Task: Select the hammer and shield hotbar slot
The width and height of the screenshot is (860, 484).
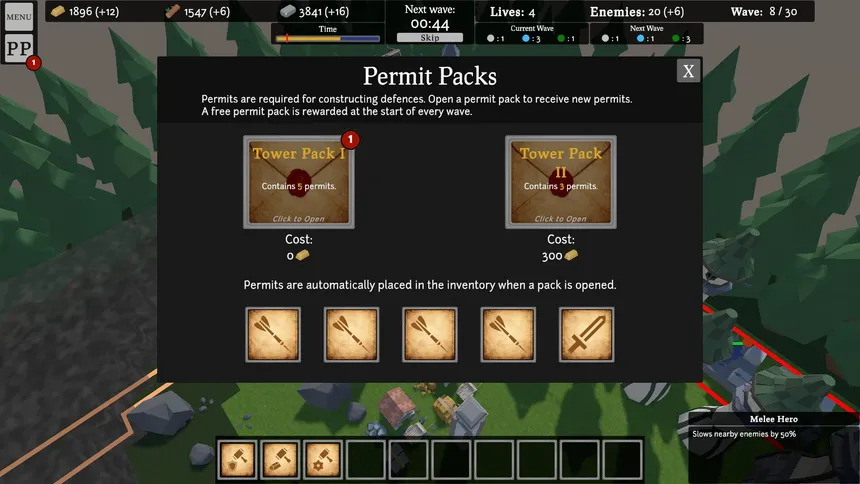Action: tap(237, 459)
